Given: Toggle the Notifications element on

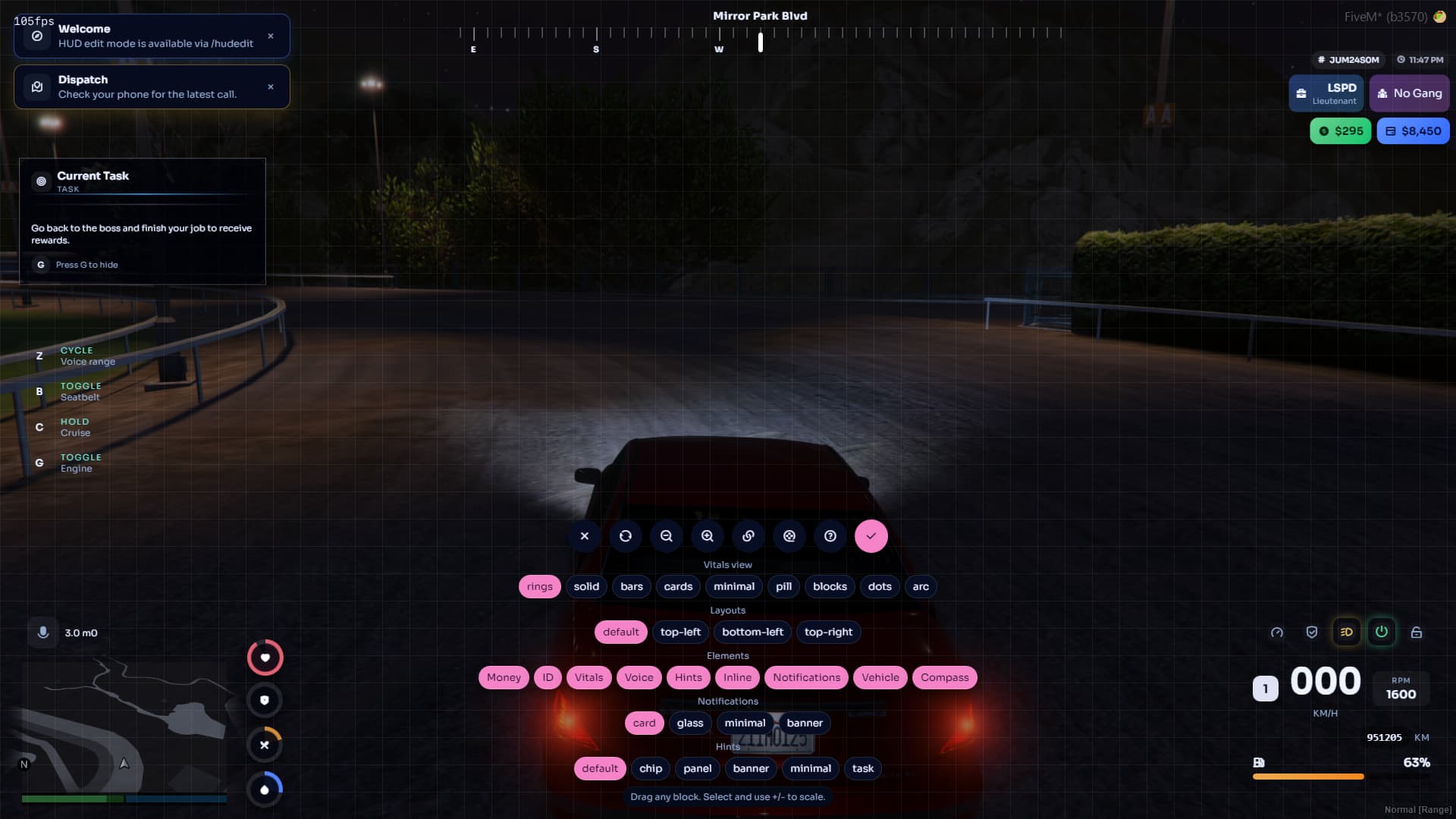Looking at the screenshot, I should (x=805, y=677).
